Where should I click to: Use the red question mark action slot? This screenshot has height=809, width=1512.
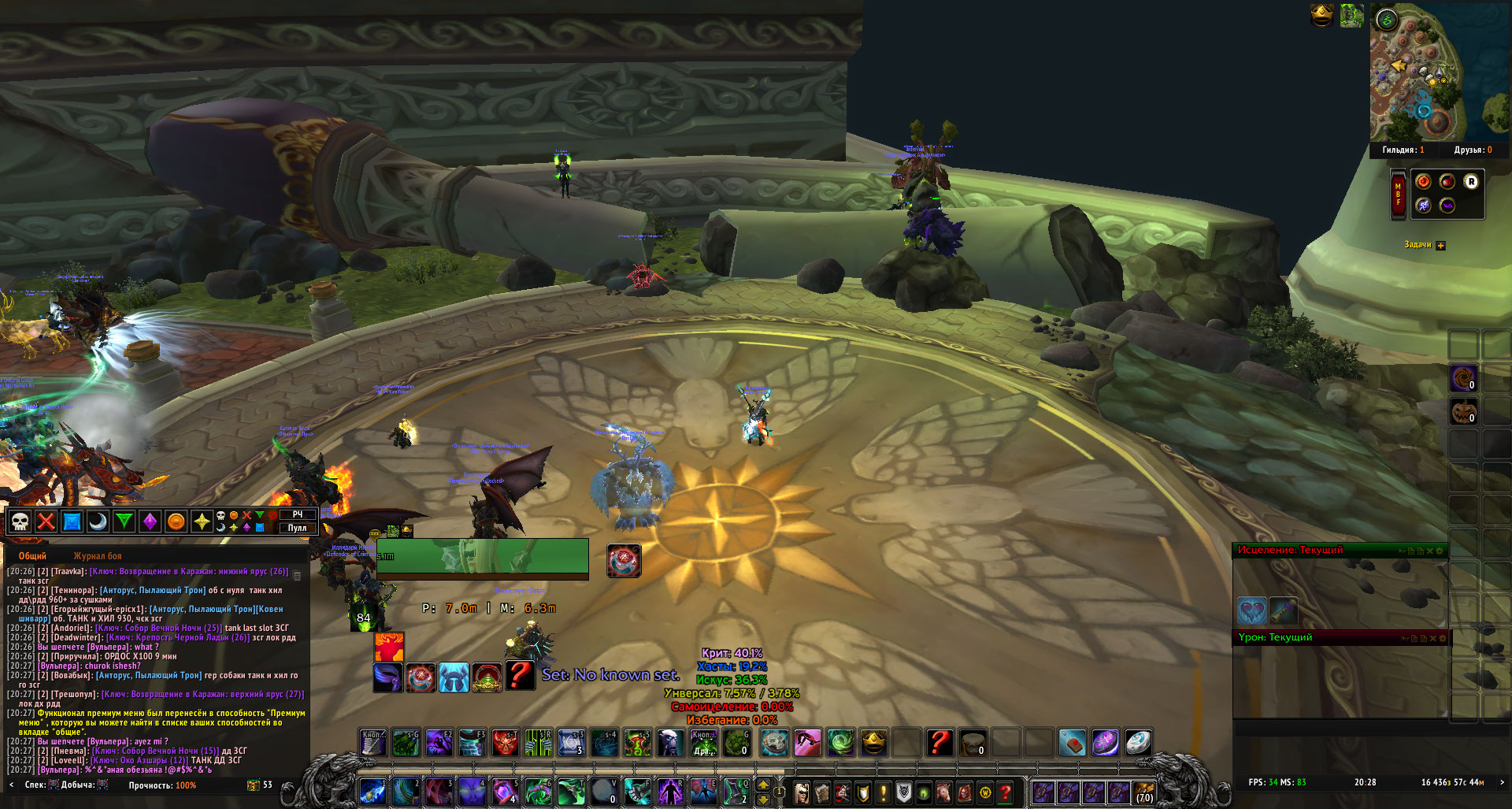939,742
